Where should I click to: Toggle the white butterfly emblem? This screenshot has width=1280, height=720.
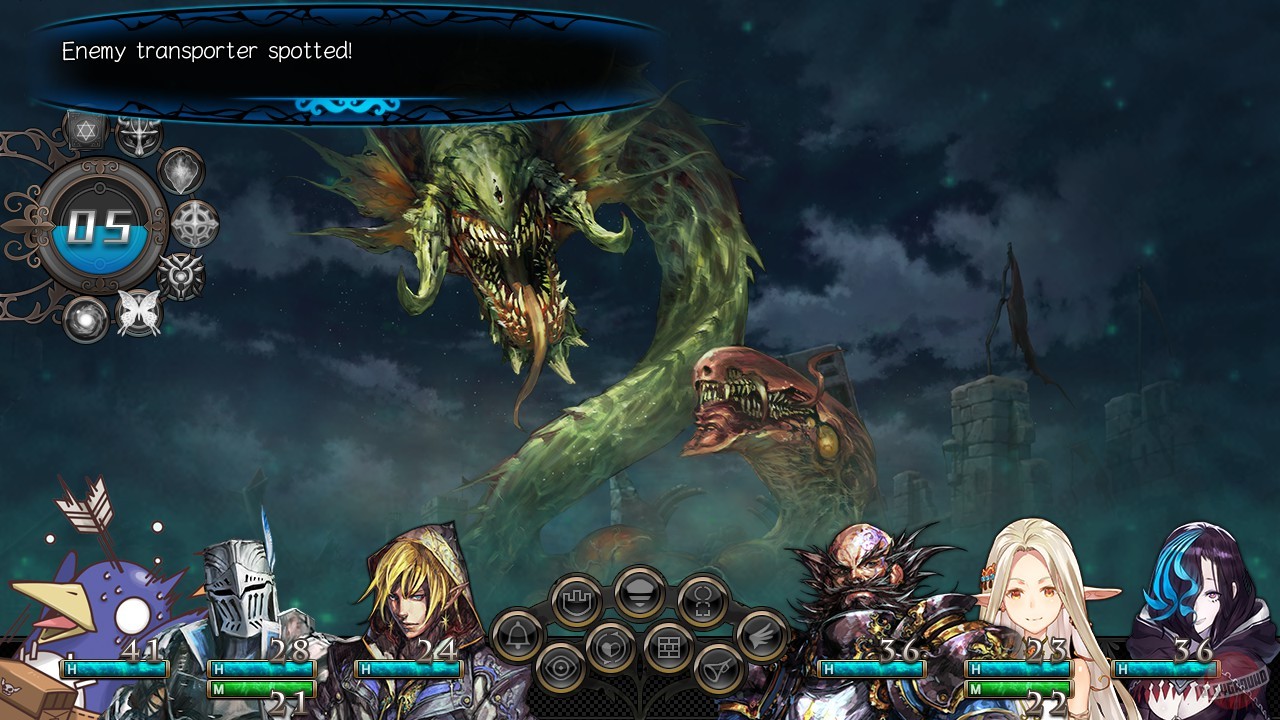139,310
